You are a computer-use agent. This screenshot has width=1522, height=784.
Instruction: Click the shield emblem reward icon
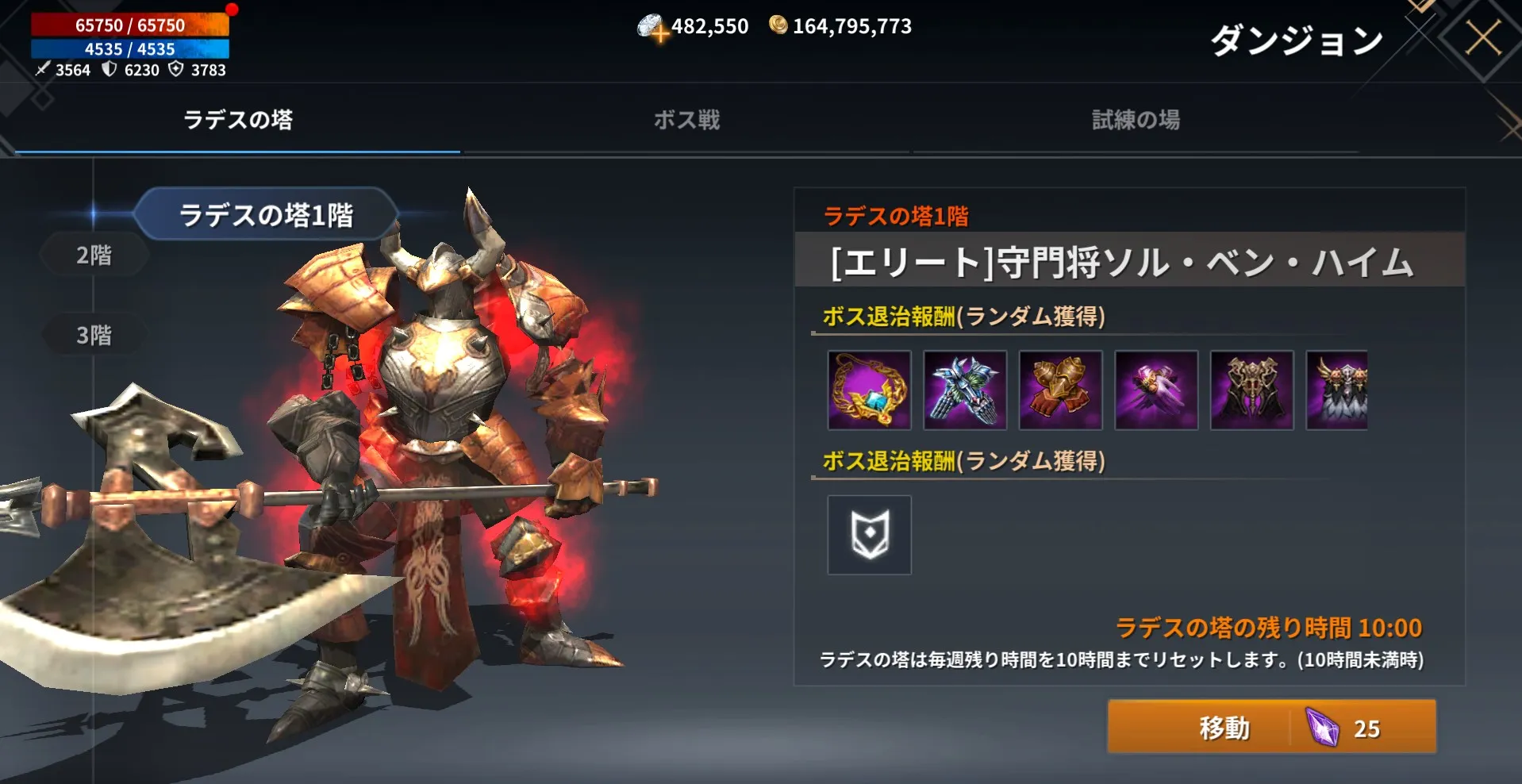[x=868, y=536]
